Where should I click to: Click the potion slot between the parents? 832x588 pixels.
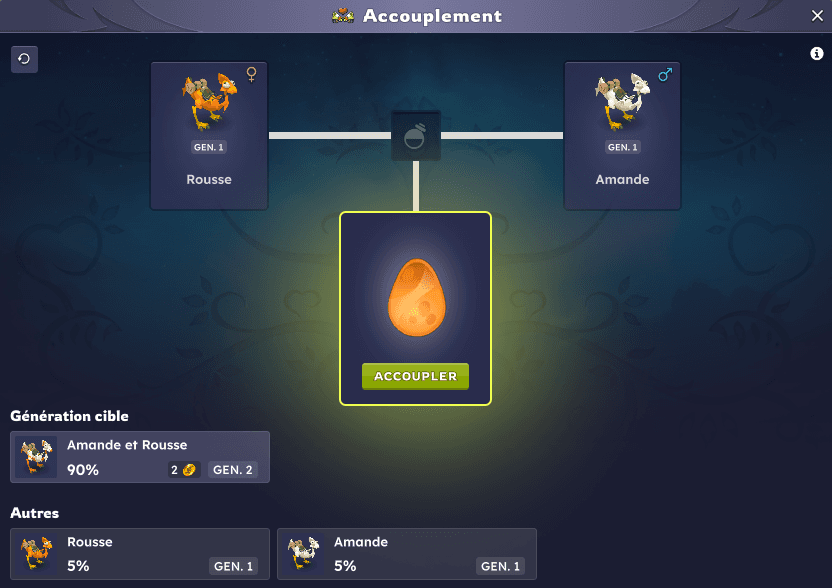point(416,136)
